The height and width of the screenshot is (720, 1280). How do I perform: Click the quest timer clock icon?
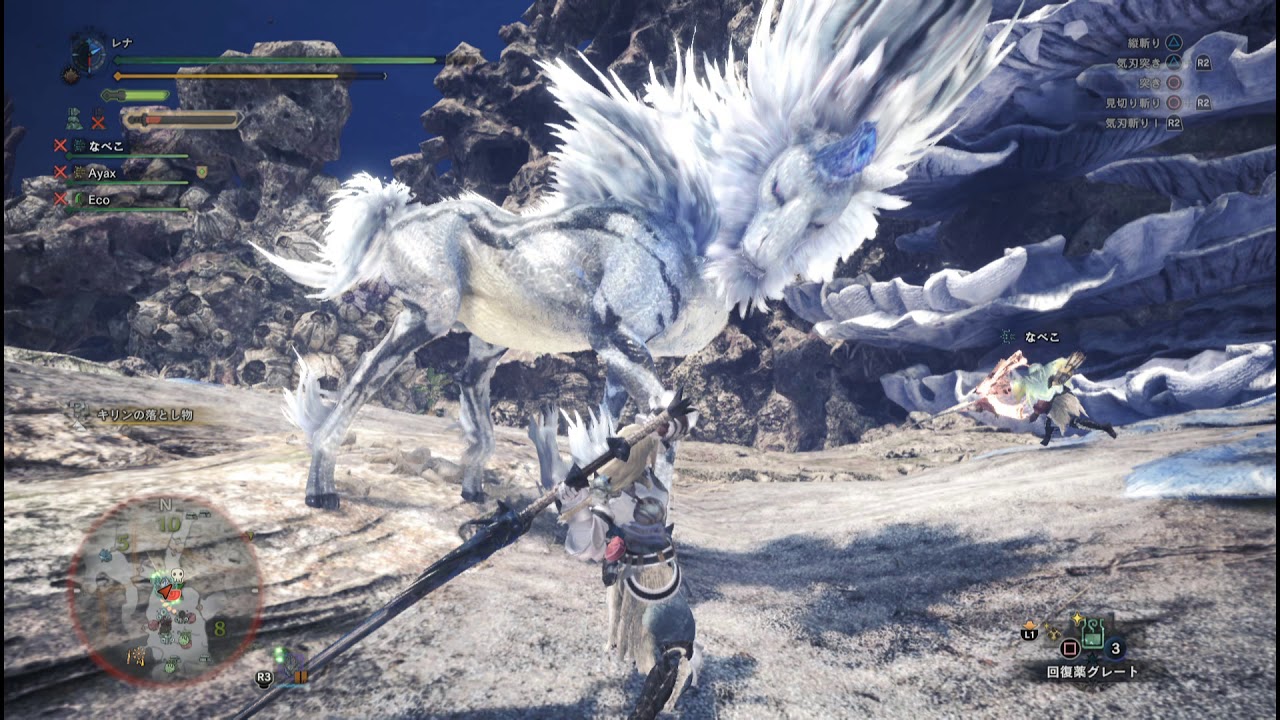tap(89, 54)
